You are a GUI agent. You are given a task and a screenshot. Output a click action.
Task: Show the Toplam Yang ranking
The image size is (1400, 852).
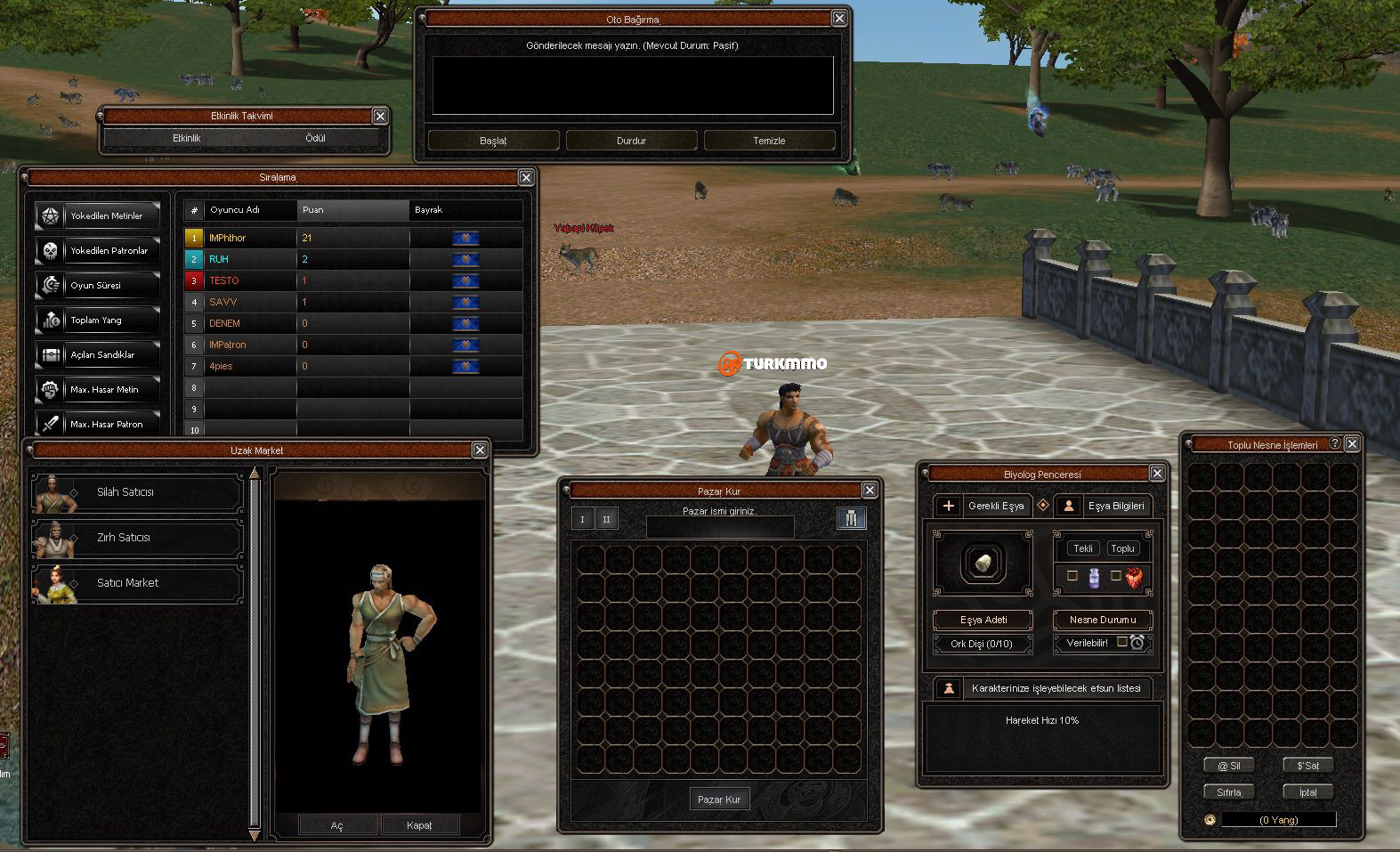98,321
